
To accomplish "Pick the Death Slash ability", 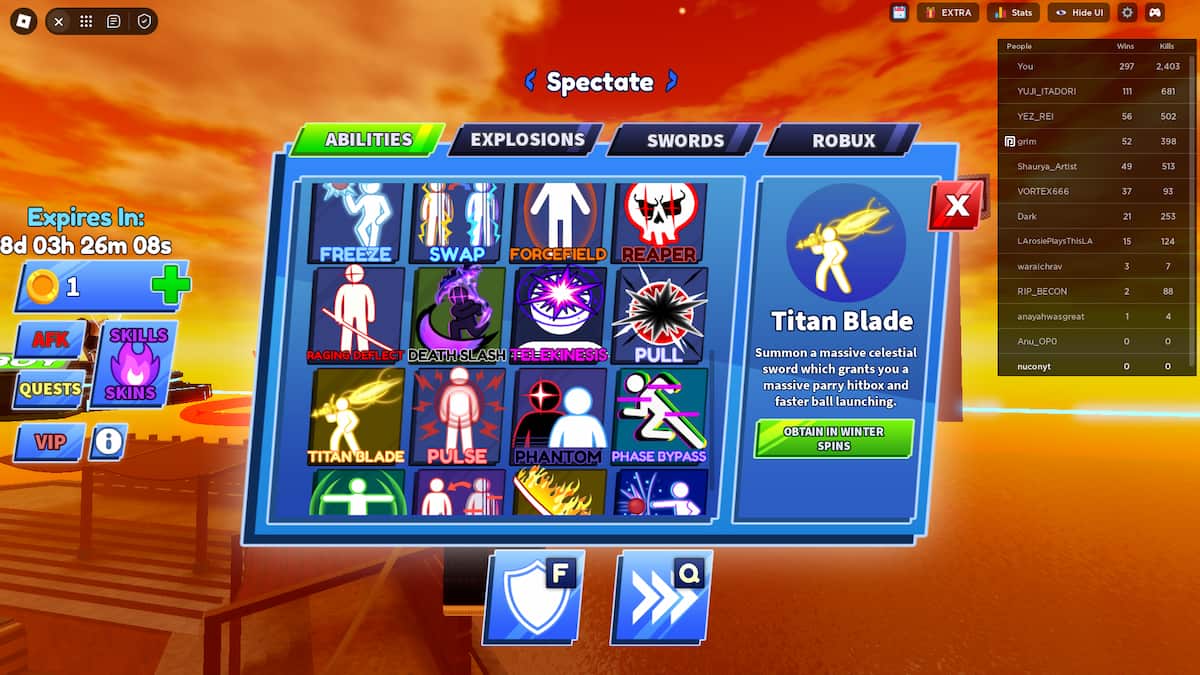I will click(x=457, y=315).
